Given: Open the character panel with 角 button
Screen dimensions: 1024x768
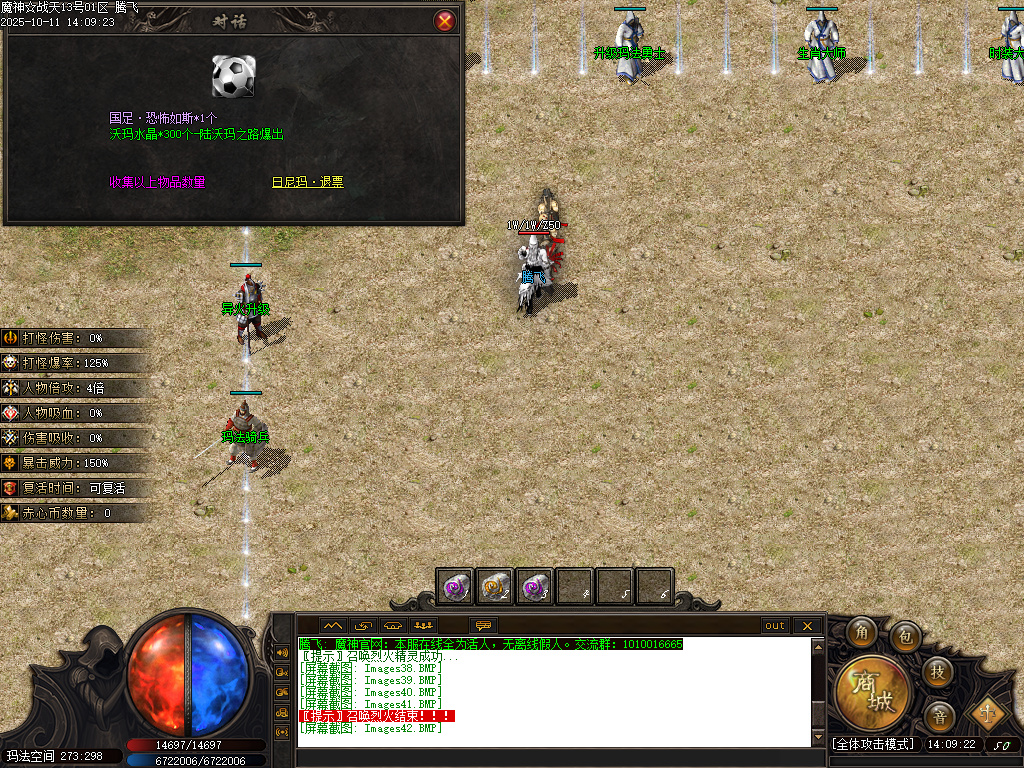Looking at the screenshot, I should 861,632.
